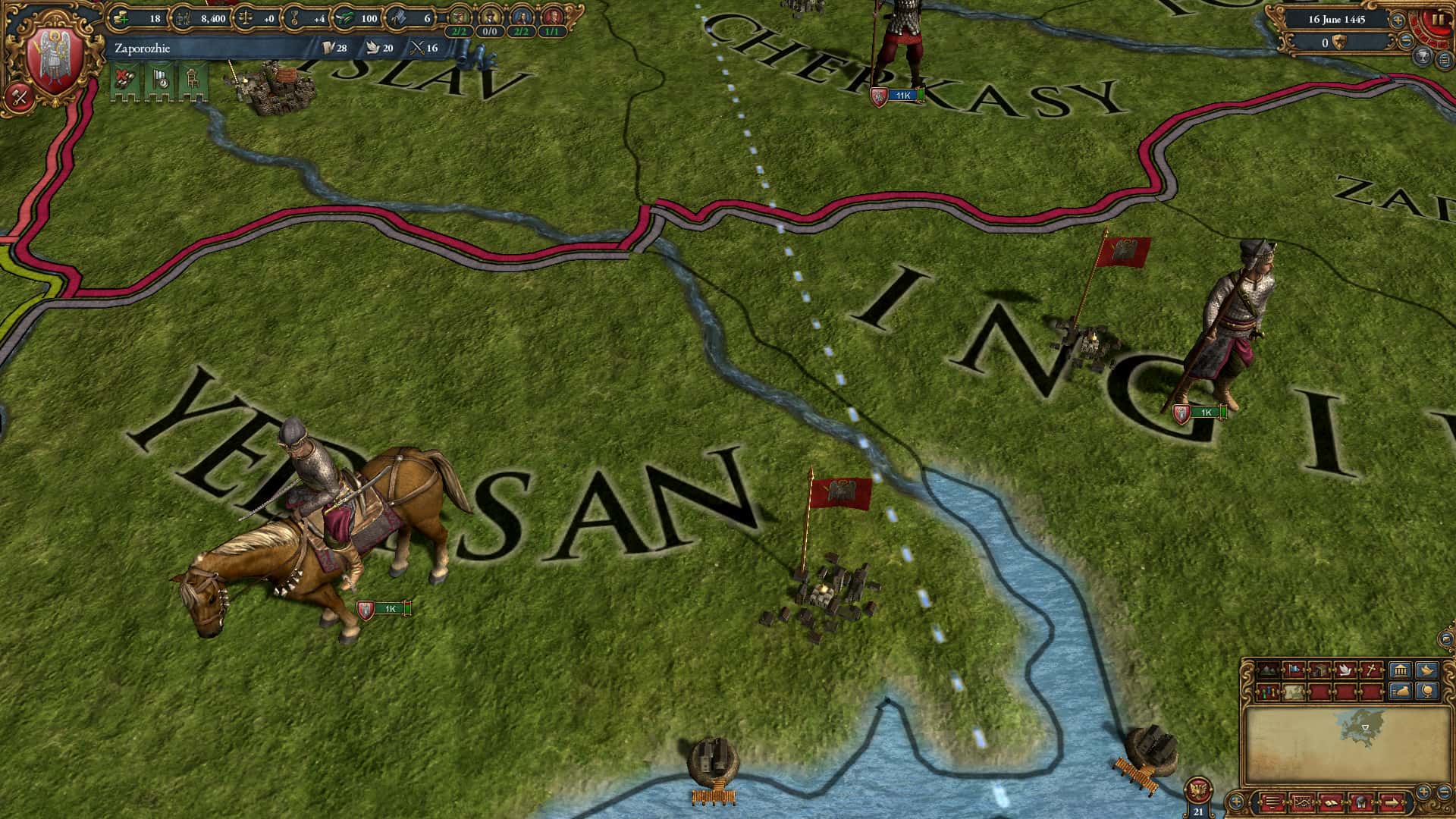Select the recruit army flag in Zaporozhie
The image size is (1456, 819).
[124, 80]
